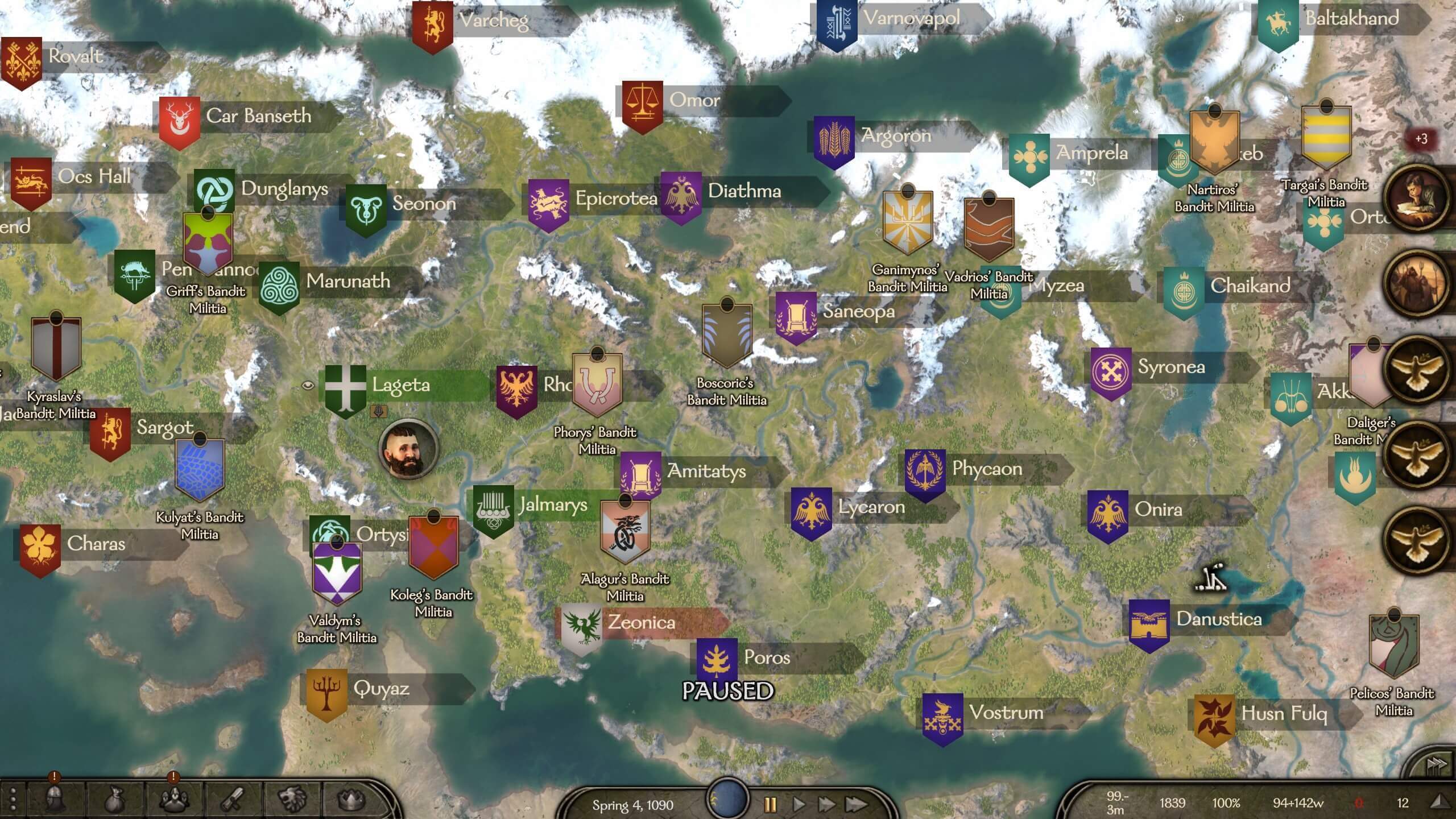
Task: Toggle the eye tracker beside Lageta
Action: (x=308, y=386)
